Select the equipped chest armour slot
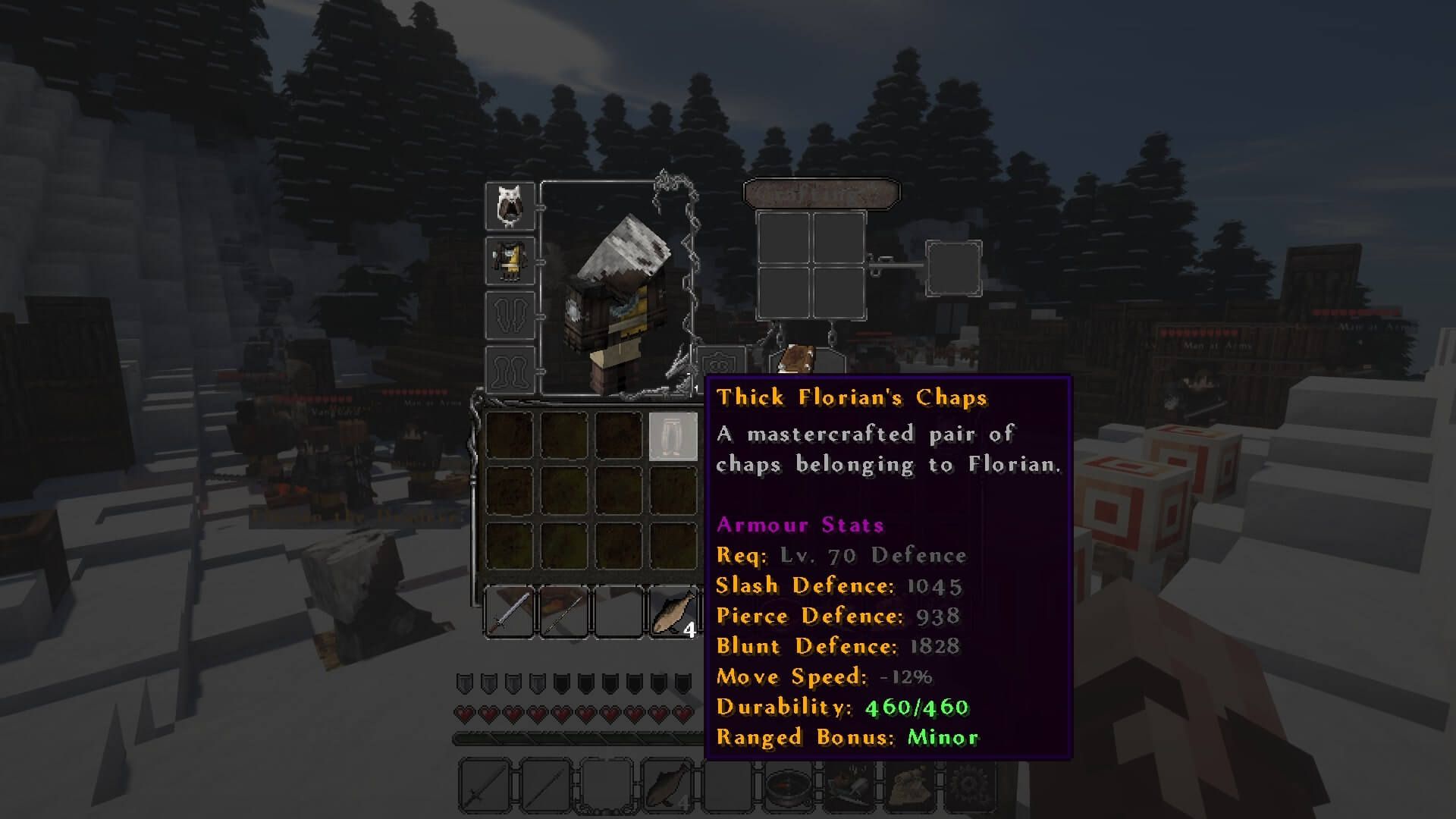1456x819 pixels. pos(510,260)
